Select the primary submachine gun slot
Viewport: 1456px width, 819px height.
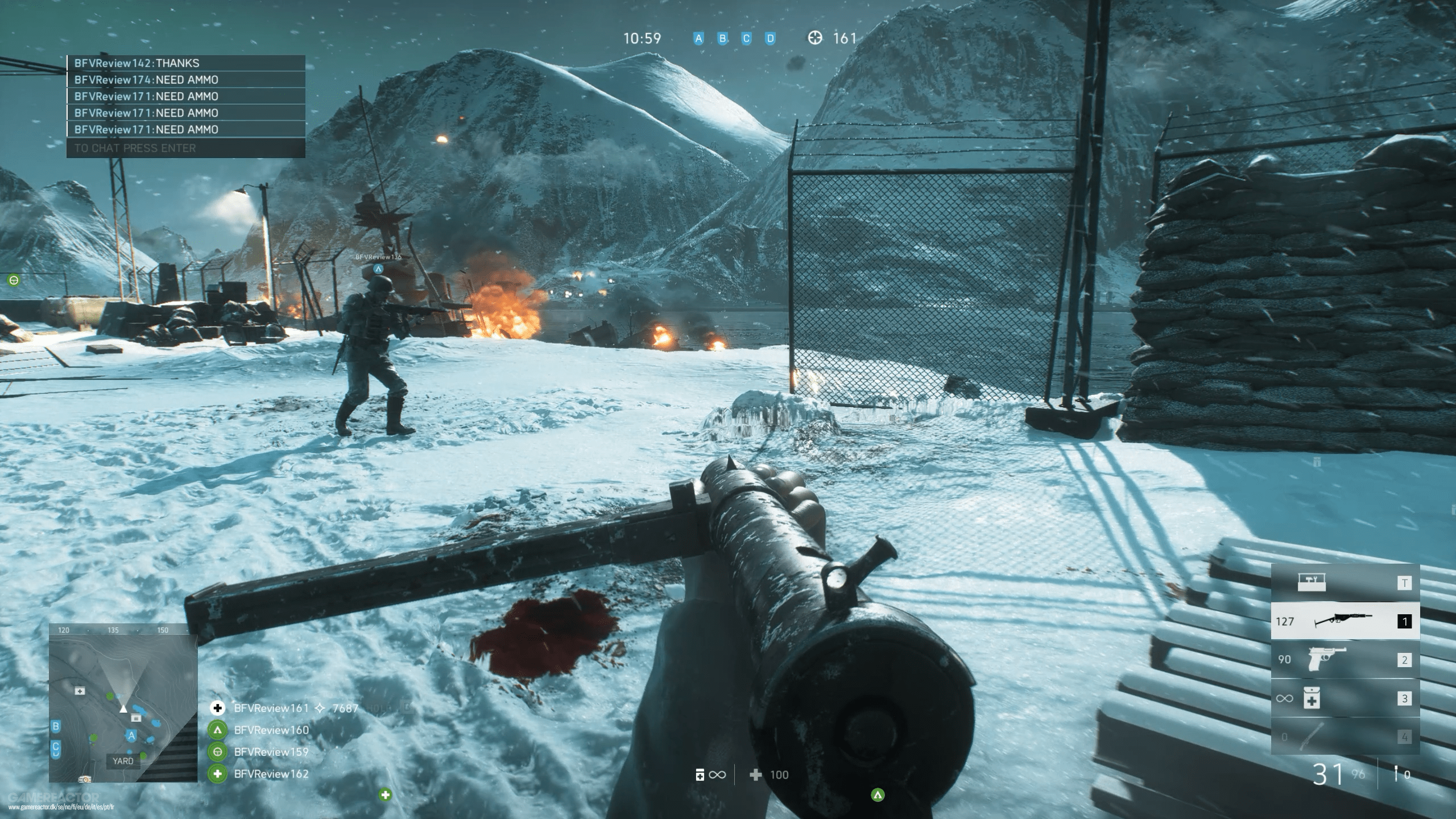pyautogui.click(x=1345, y=621)
